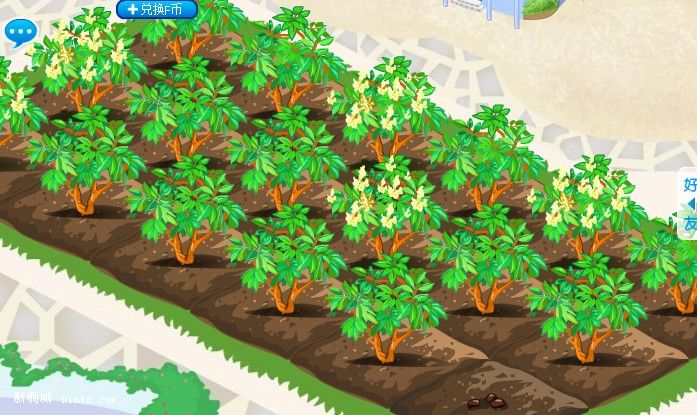Open the blue chat bubble icon
The height and width of the screenshot is (415, 697).
click(x=20, y=33)
